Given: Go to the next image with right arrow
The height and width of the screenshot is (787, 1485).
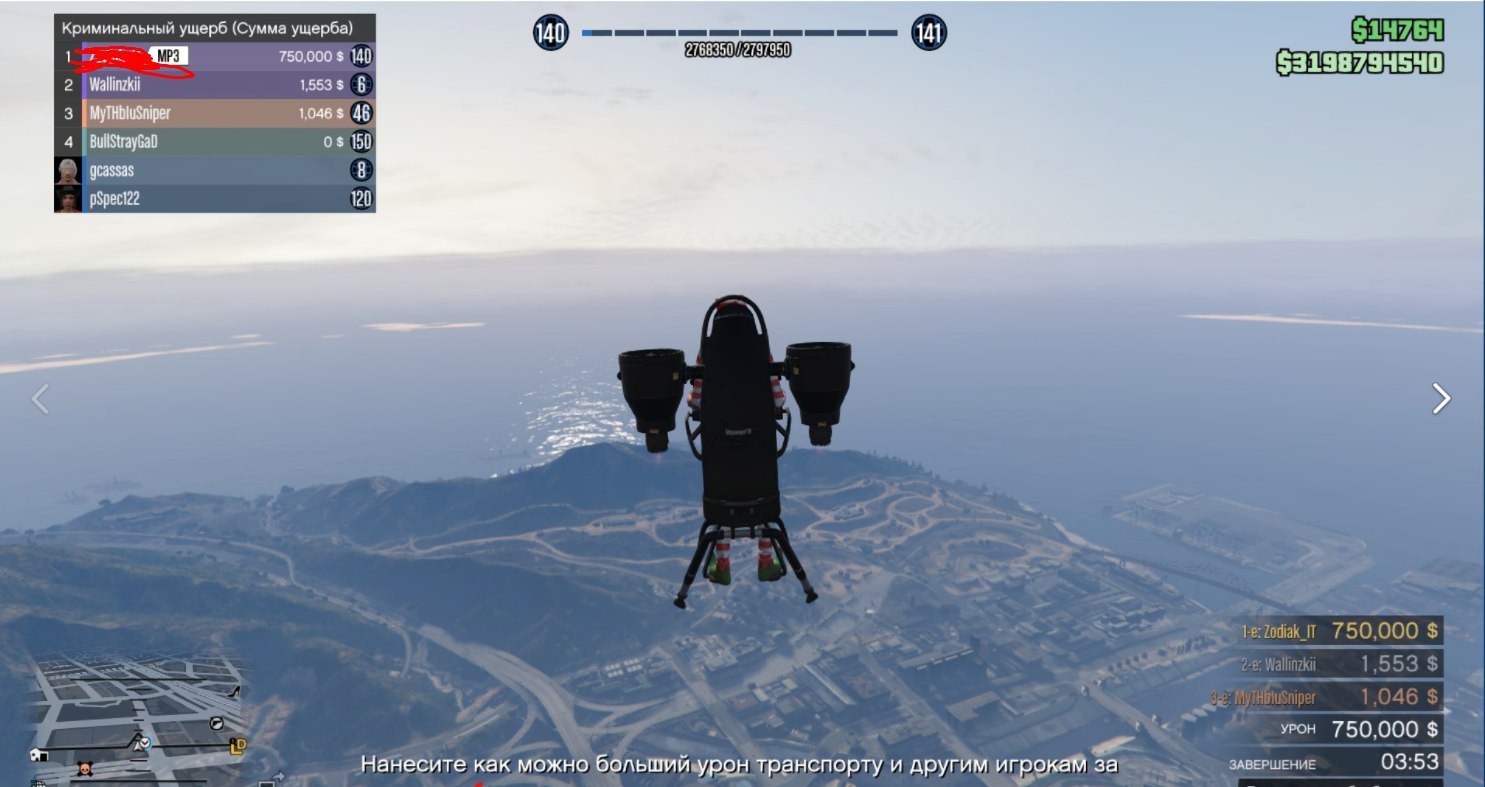Looking at the screenshot, I should click(1441, 399).
